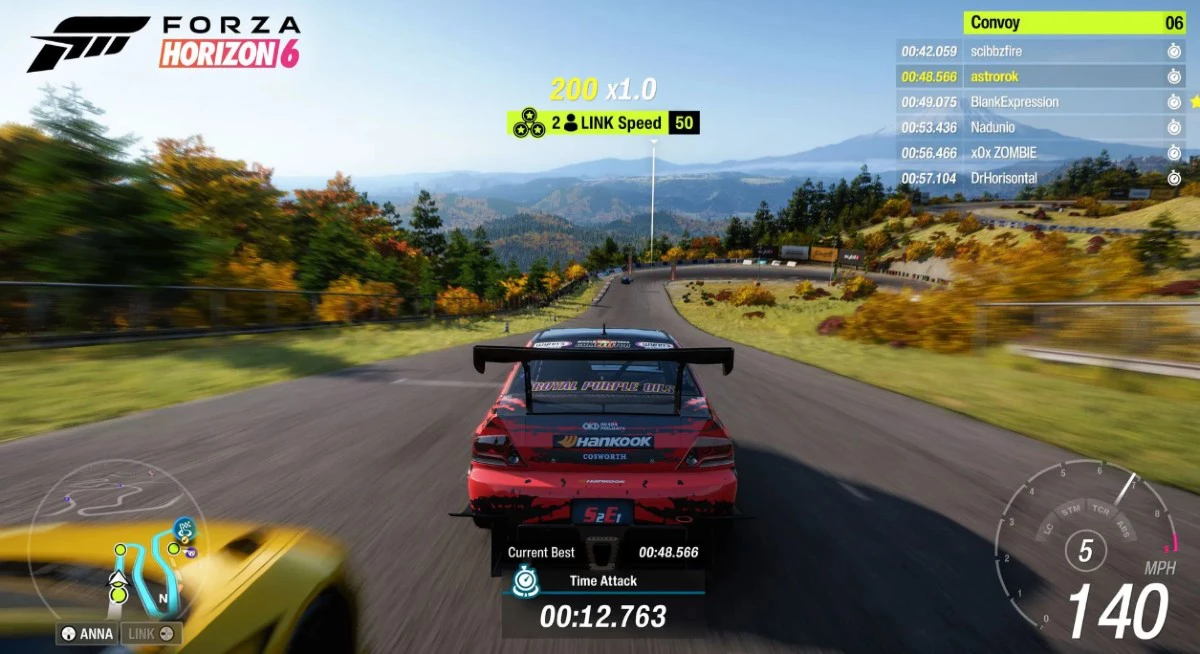Select scibbzfire in the Convoy list
This screenshot has width=1200, height=654.
(x=1040, y=51)
